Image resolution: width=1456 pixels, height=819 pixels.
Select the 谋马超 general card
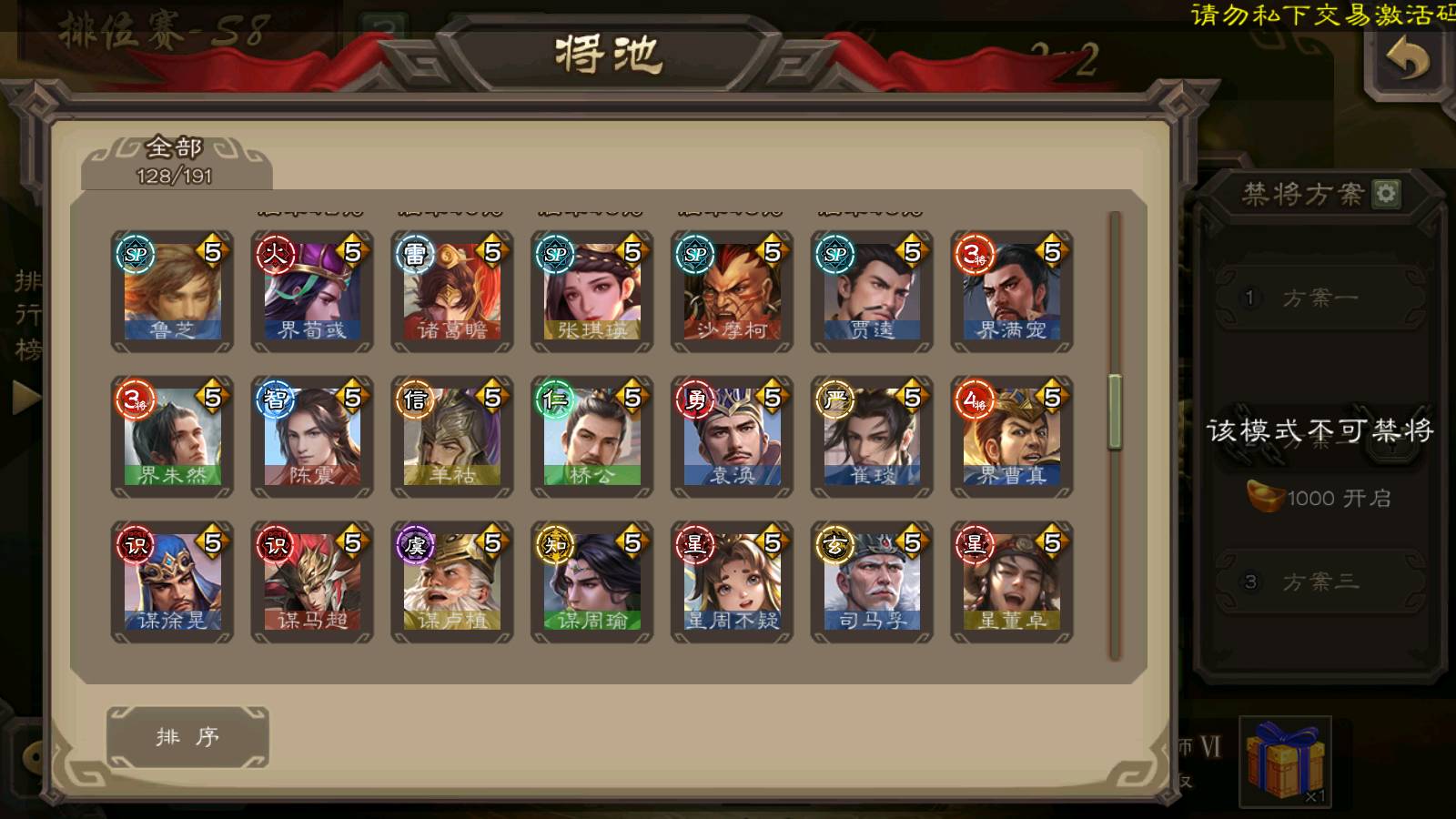tap(312, 582)
